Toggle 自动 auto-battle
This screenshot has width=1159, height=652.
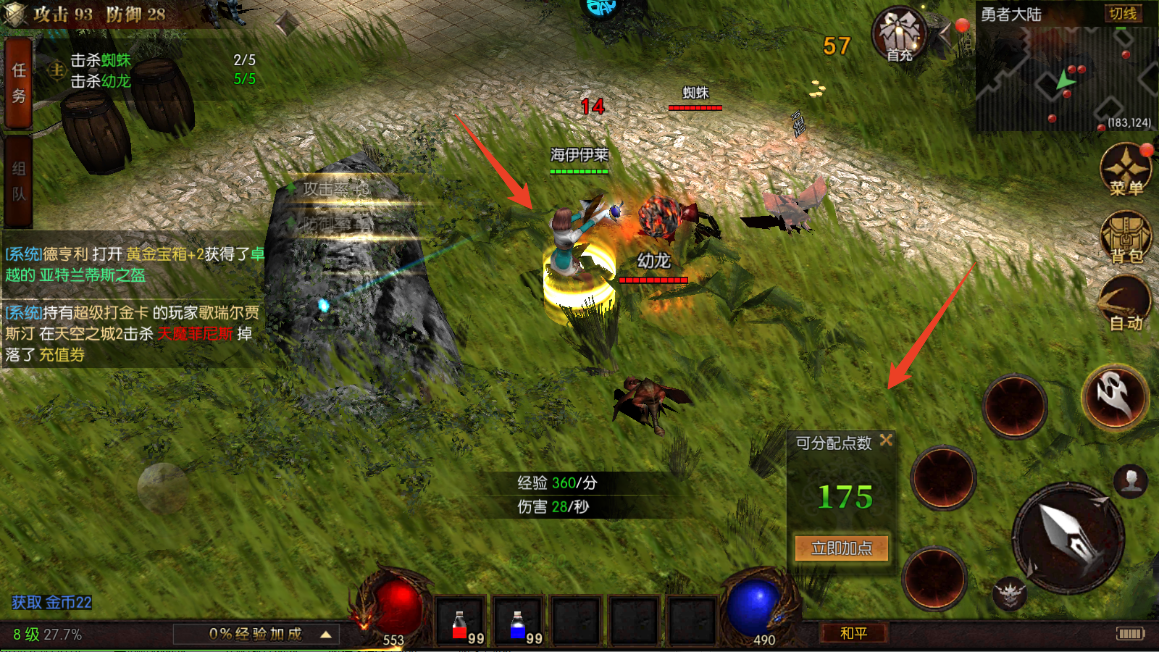coord(1126,304)
